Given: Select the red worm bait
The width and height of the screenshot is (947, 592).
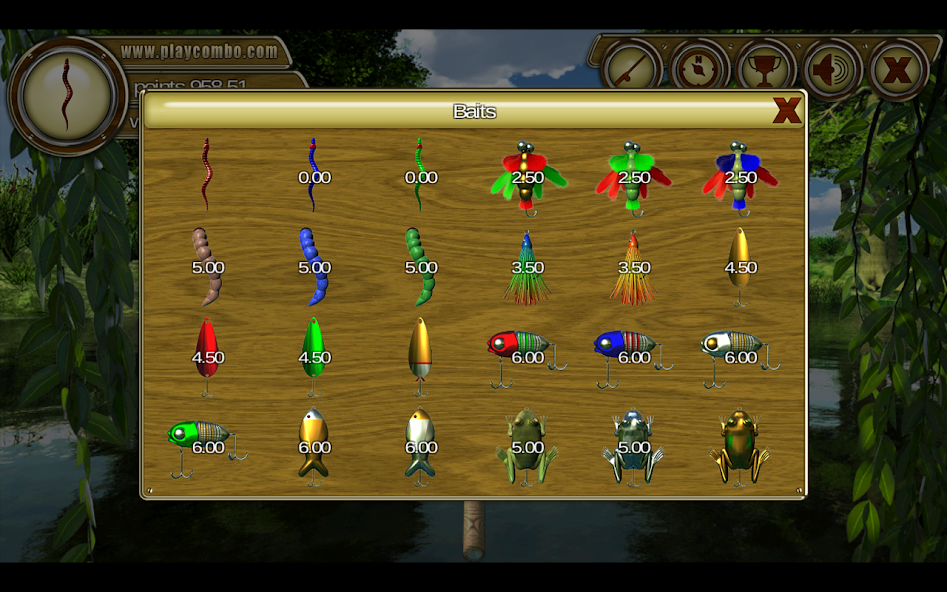Looking at the screenshot, I should [206, 174].
